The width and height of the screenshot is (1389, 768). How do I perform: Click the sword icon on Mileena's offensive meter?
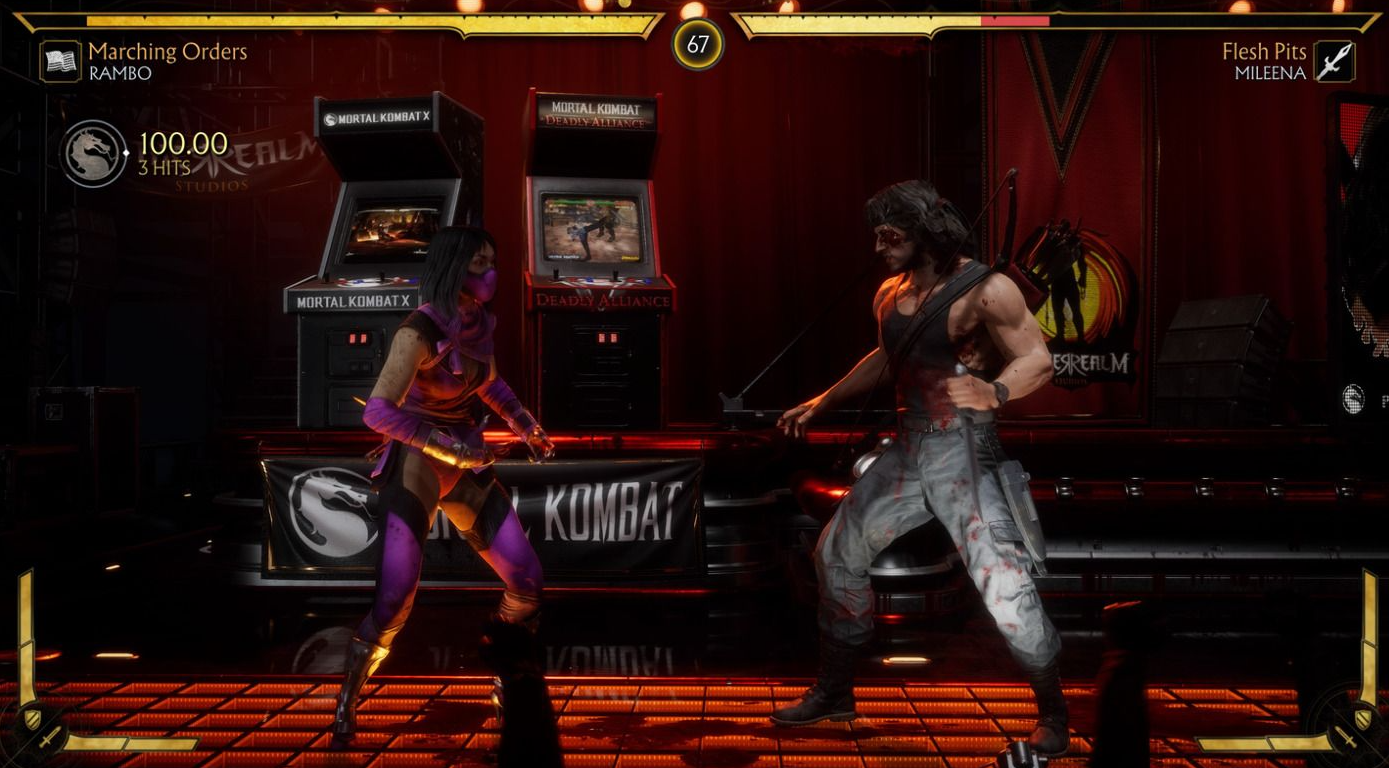pyautogui.click(x=1344, y=739)
